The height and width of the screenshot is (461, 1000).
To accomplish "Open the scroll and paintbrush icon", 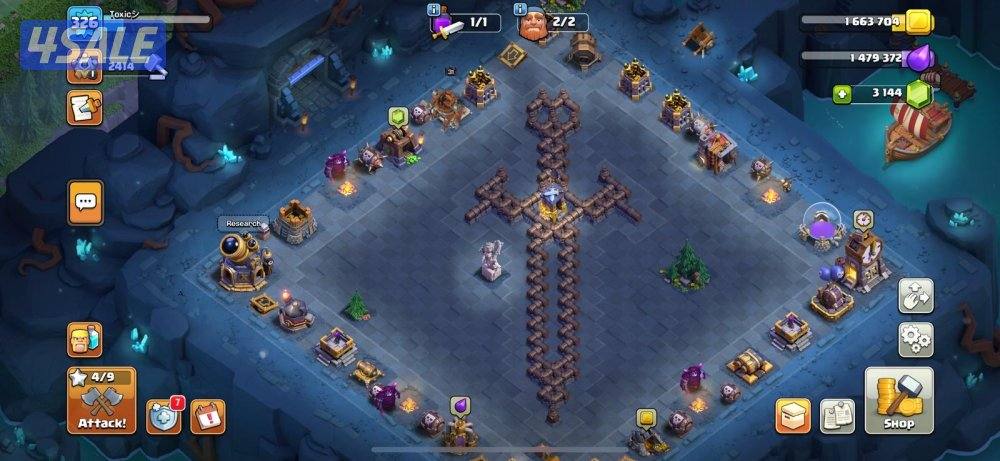I will pos(85,107).
